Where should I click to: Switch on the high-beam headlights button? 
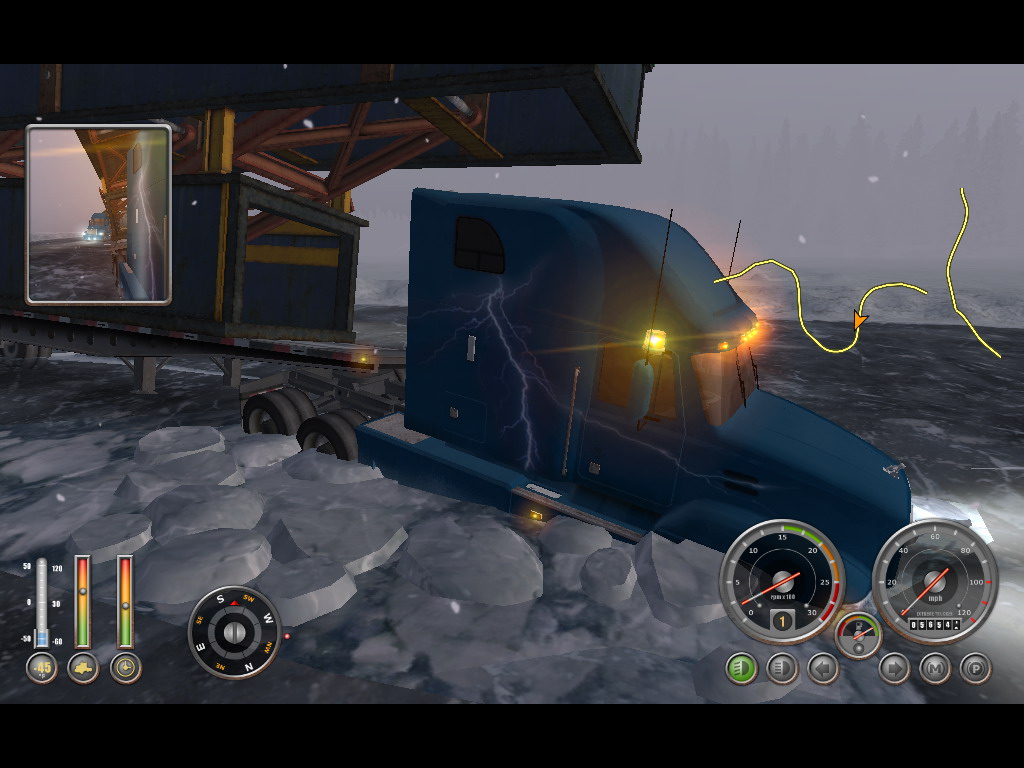(781, 668)
